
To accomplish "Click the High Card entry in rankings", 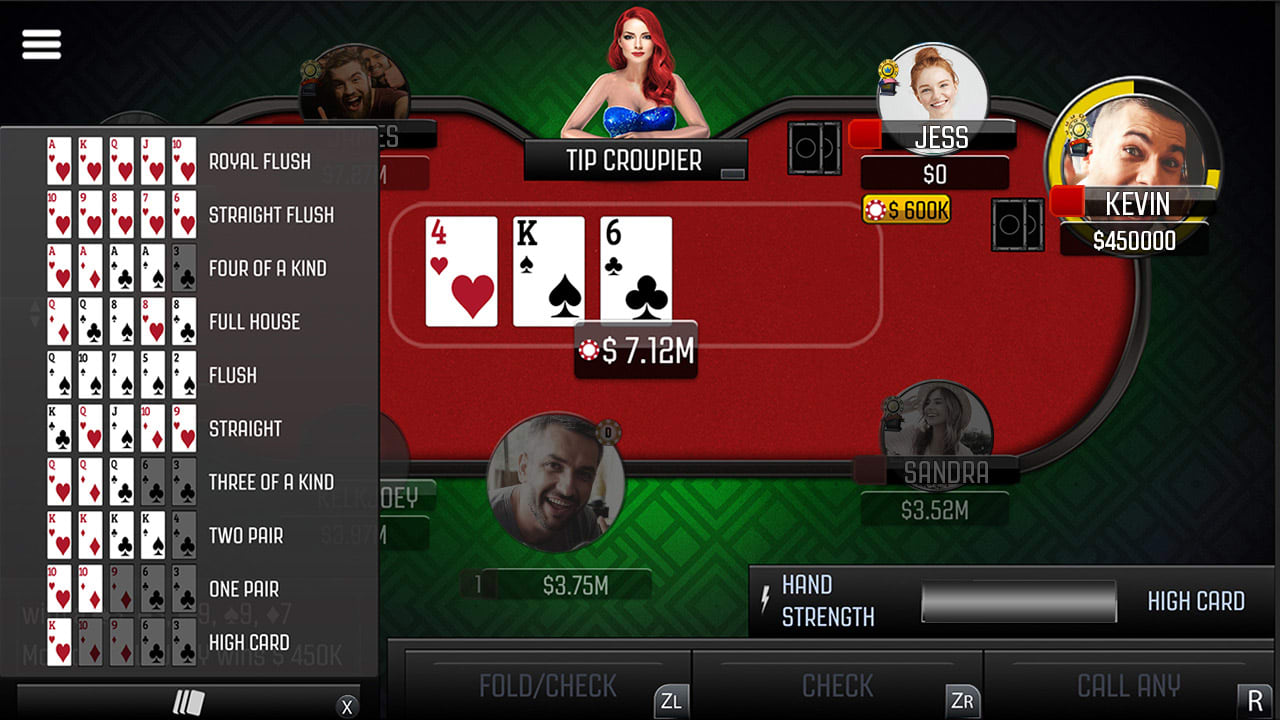I will point(252,643).
